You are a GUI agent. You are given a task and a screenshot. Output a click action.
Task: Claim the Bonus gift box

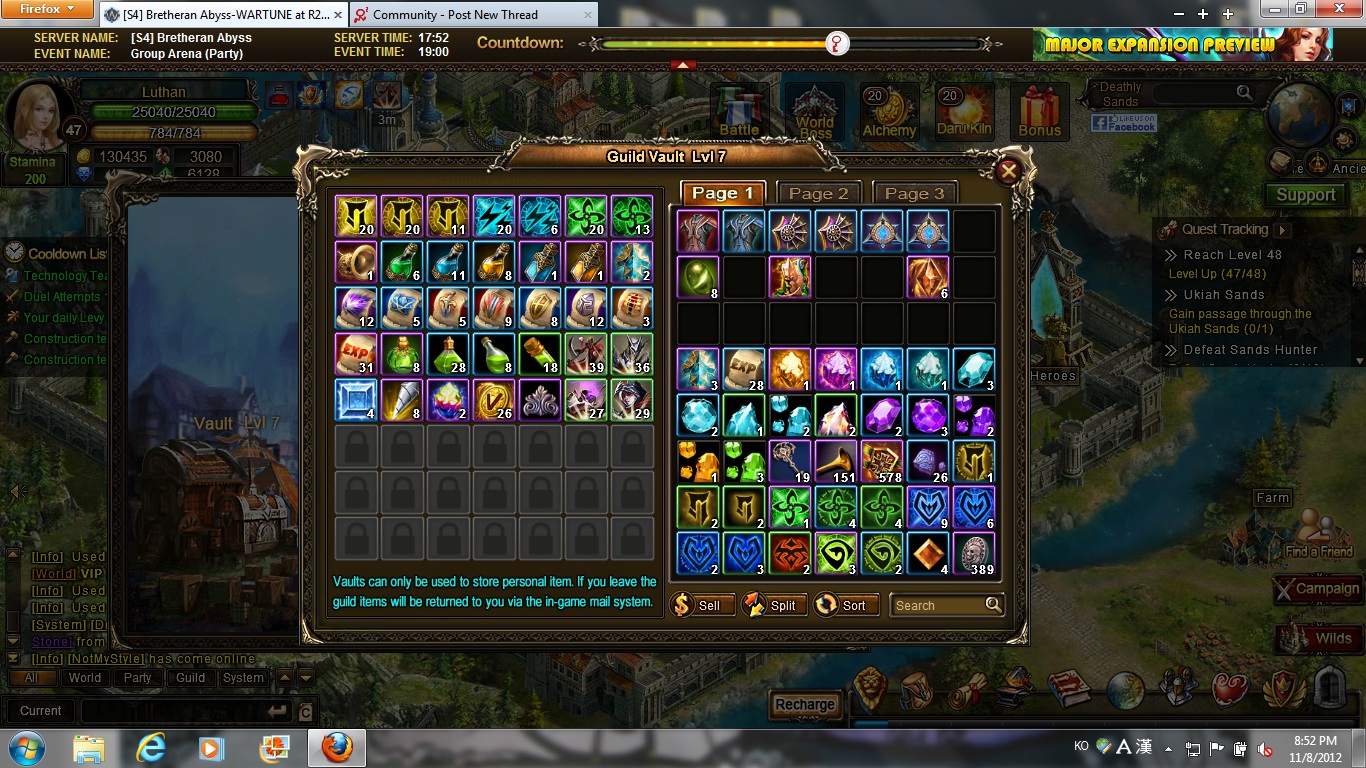click(x=1039, y=111)
